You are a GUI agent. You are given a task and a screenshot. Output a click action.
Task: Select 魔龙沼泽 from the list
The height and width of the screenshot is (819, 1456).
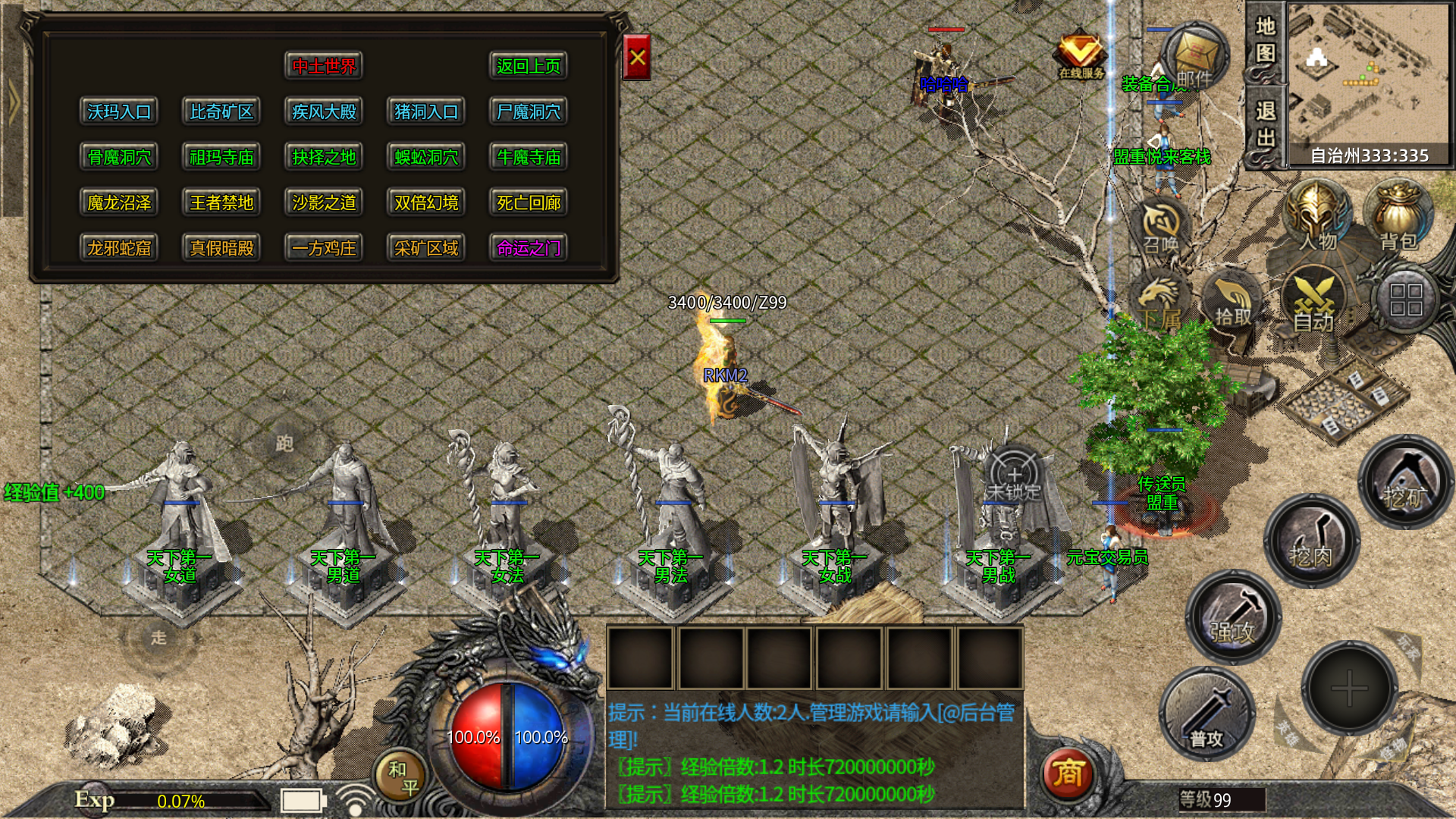(119, 203)
